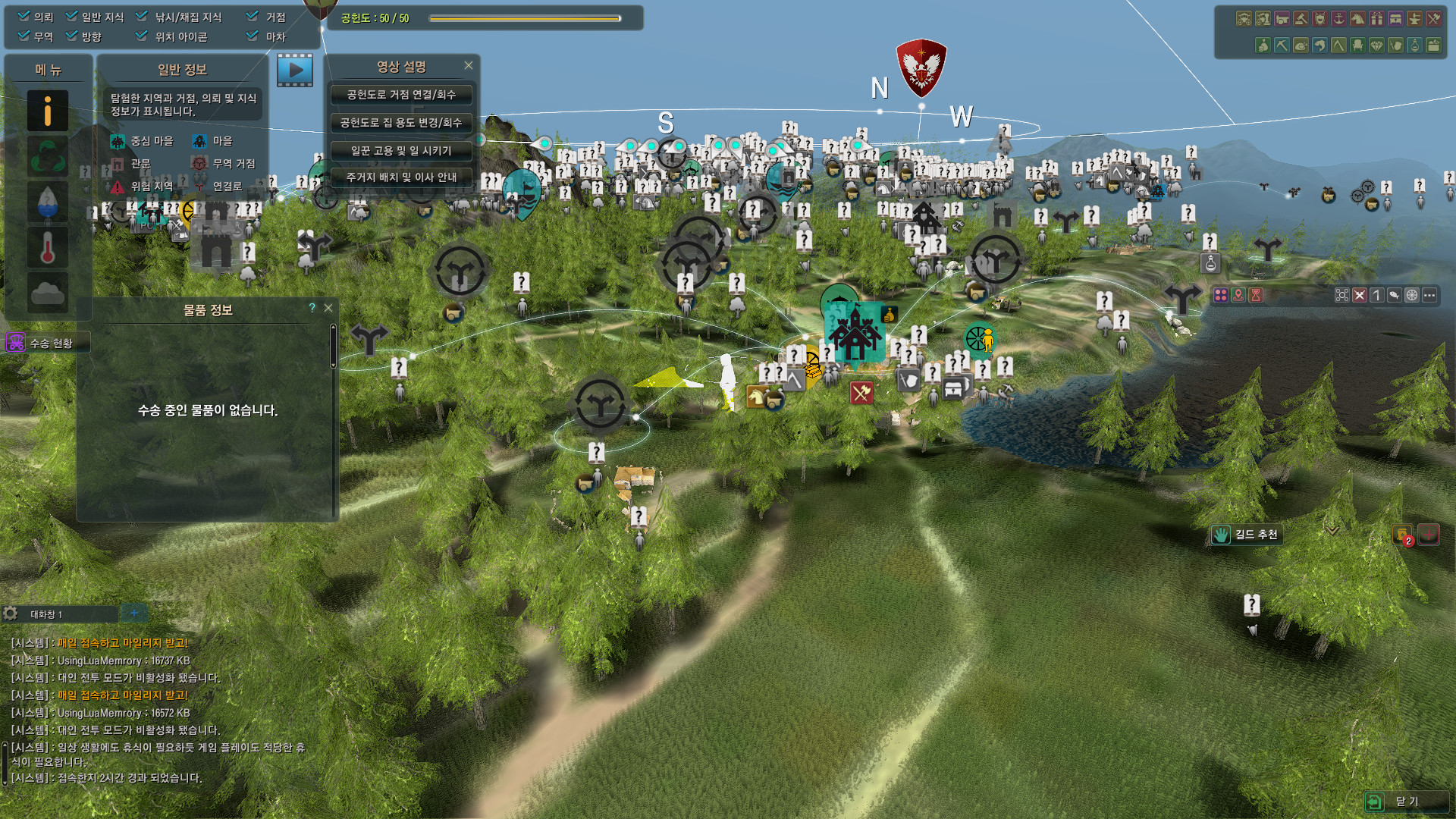Toggle the 거점 filter checkbox
The width and height of the screenshot is (1456, 819).
pyautogui.click(x=253, y=16)
